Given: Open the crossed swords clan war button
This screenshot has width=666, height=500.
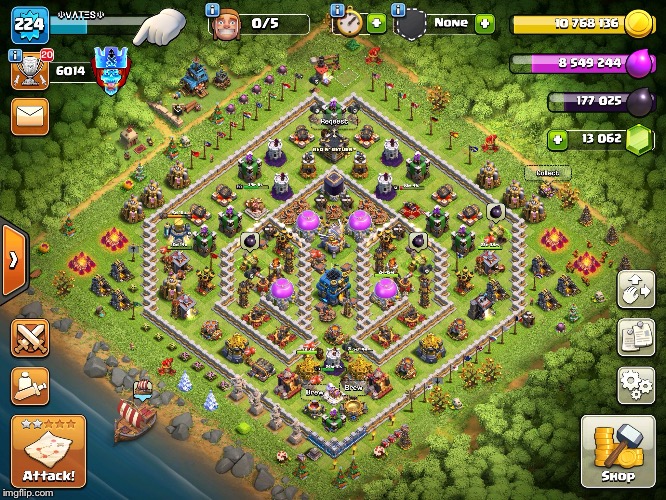Looking at the screenshot, I should pyautogui.click(x=31, y=338).
